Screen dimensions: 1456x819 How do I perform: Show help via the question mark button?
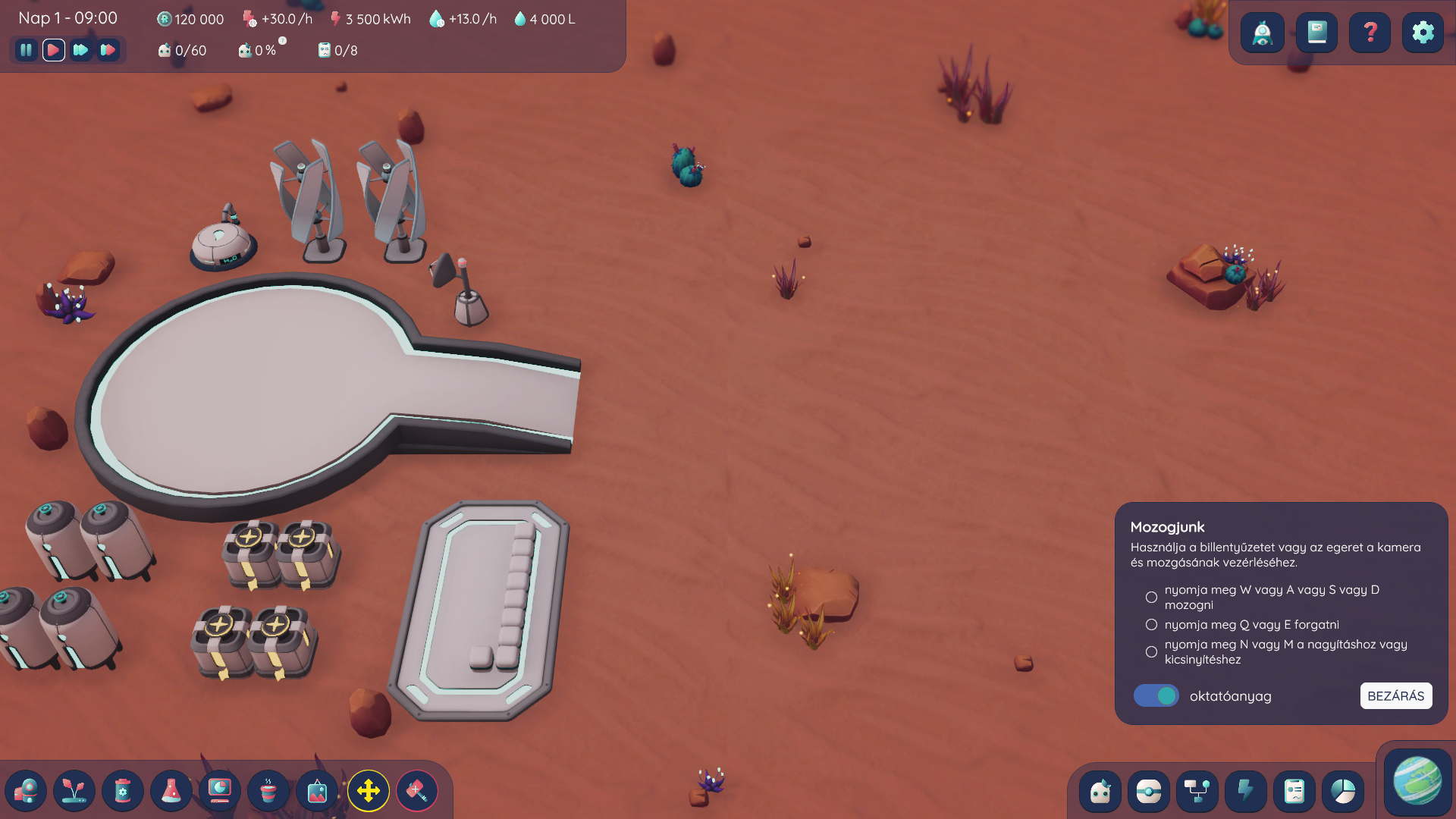(x=1370, y=33)
